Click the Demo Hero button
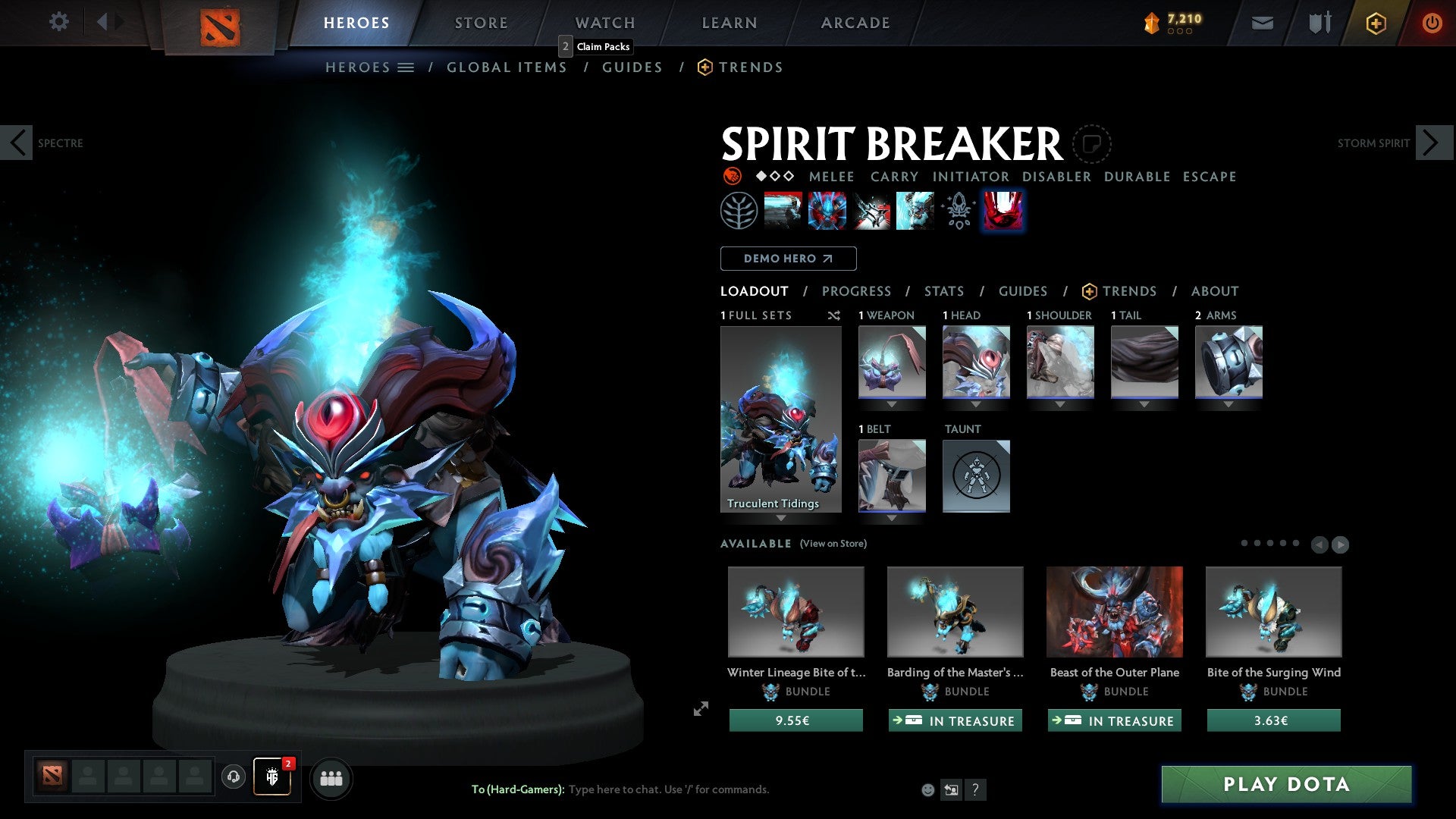Screen dimensions: 1456x819 point(788,259)
